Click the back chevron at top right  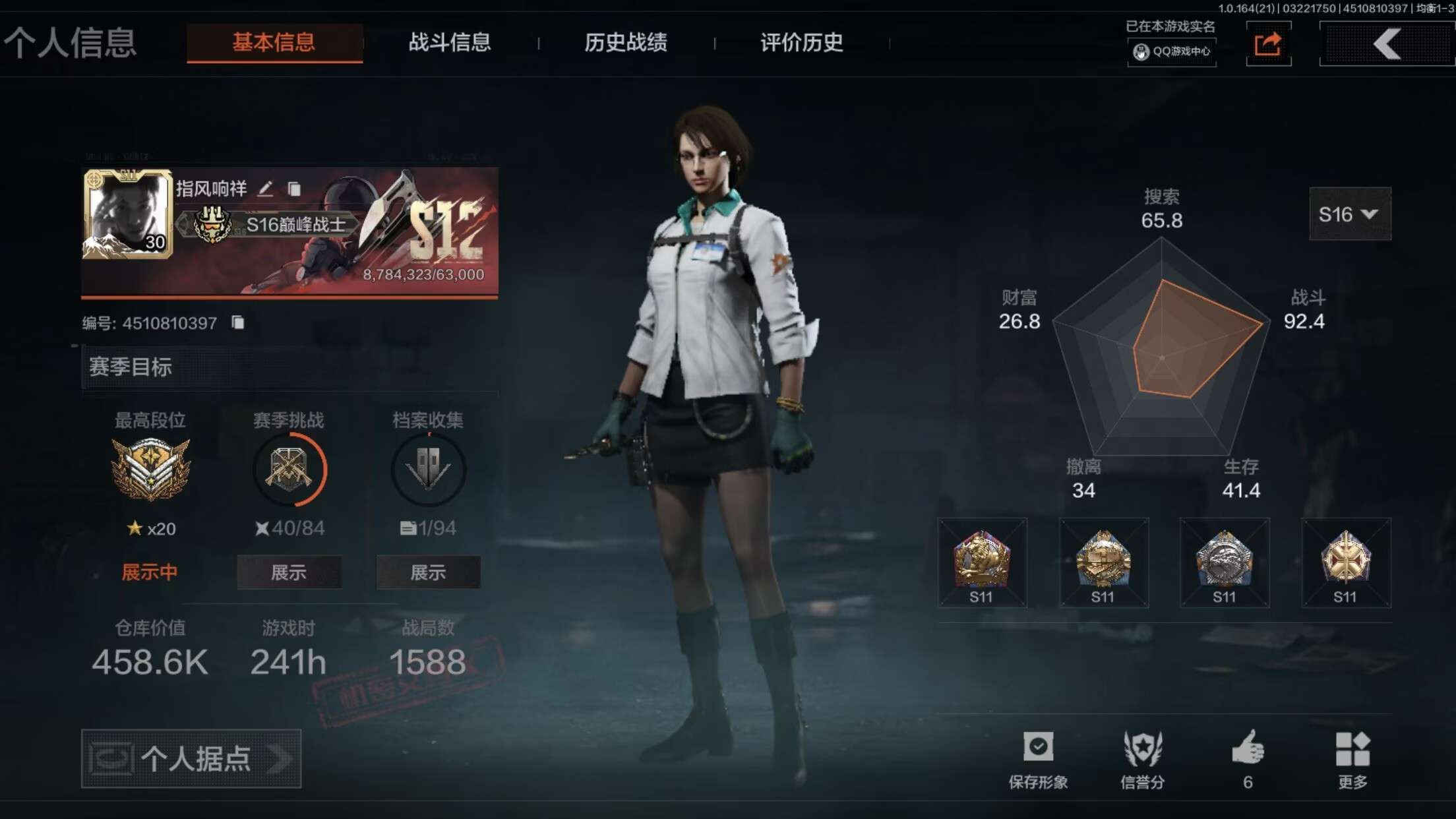tap(1385, 43)
